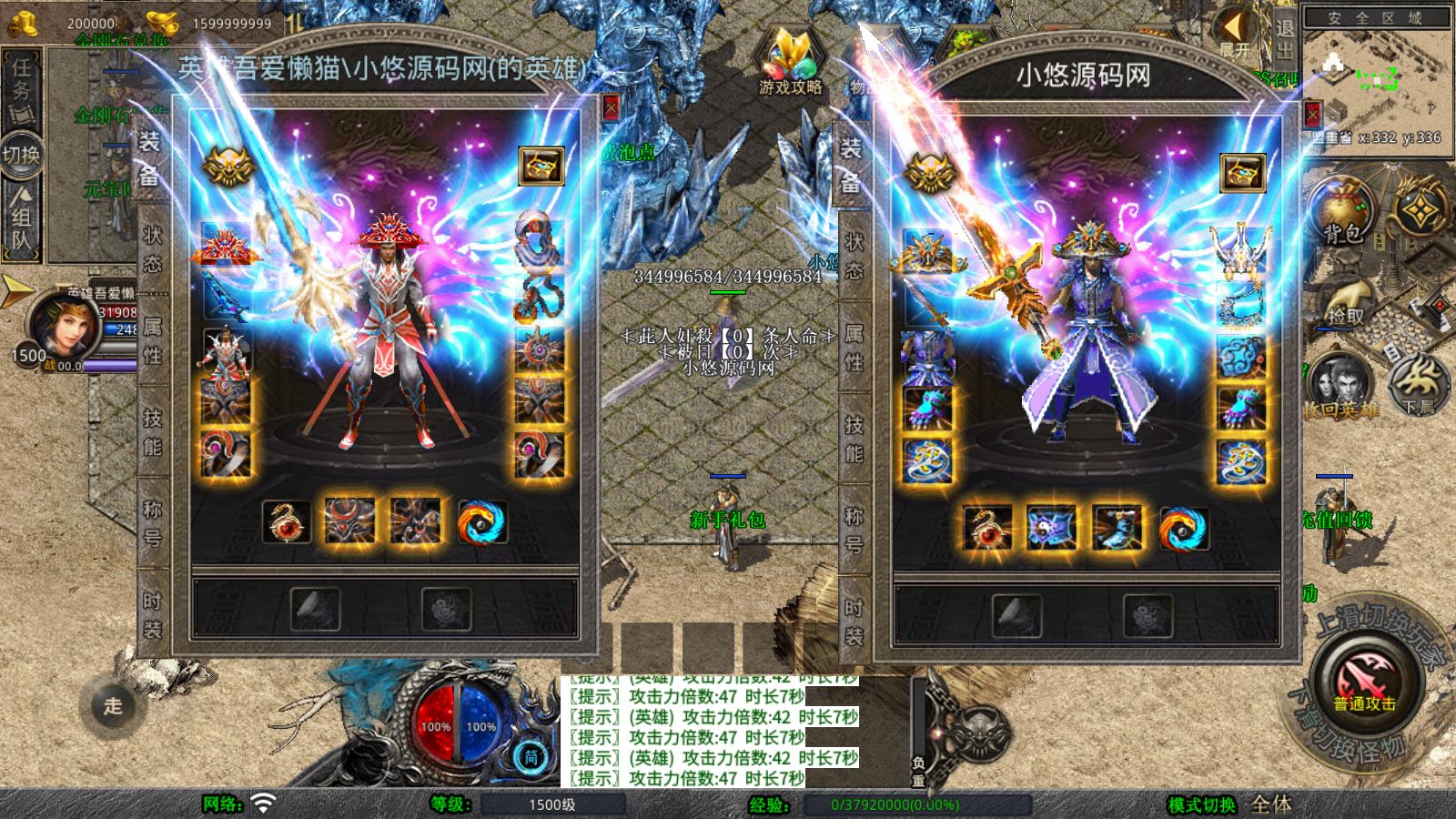Open the 游戏攻略 game guide

pyautogui.click(x=790, y=64)
